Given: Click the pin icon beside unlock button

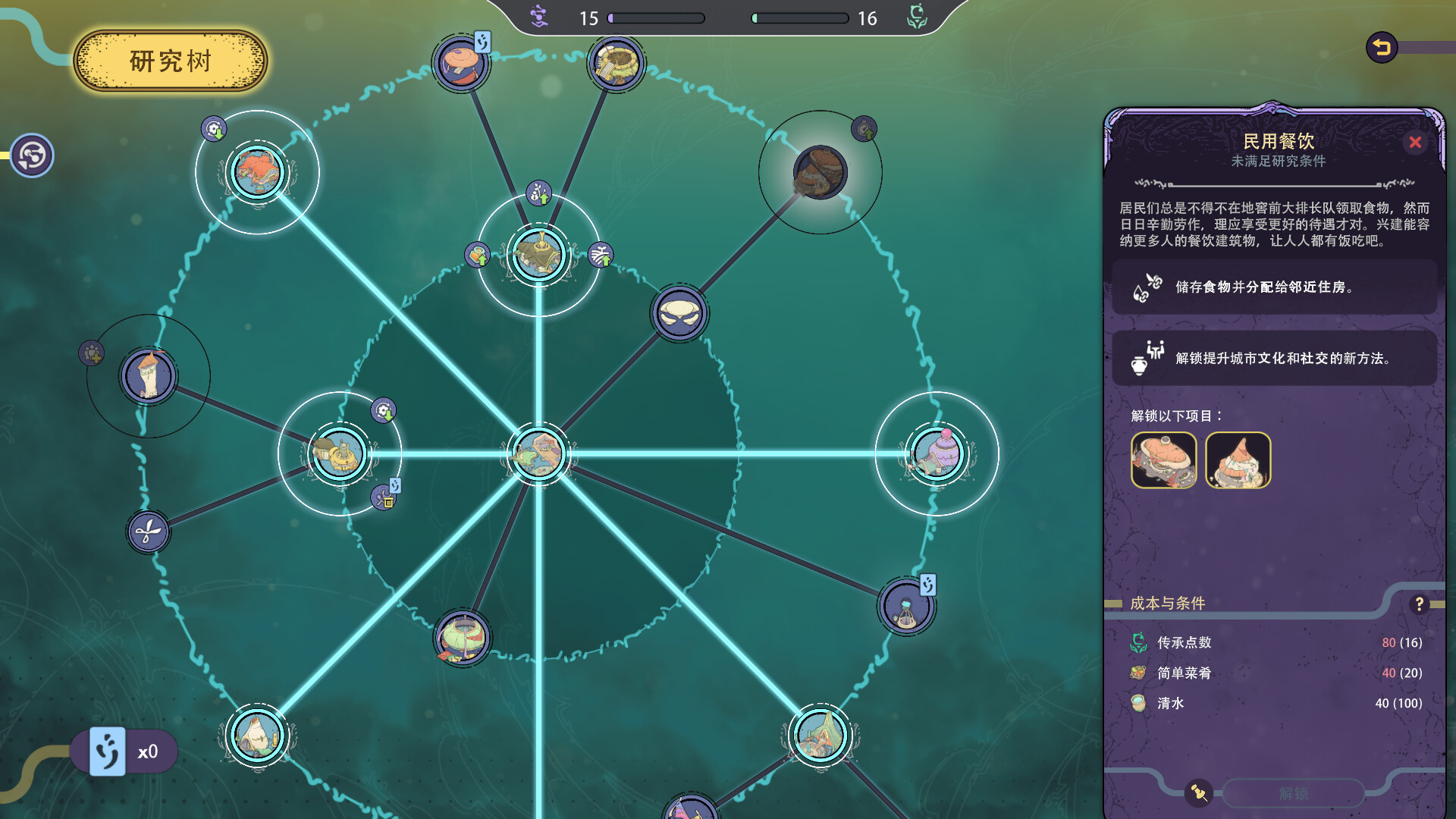Looking at the screenshot, I should 1199,793.
